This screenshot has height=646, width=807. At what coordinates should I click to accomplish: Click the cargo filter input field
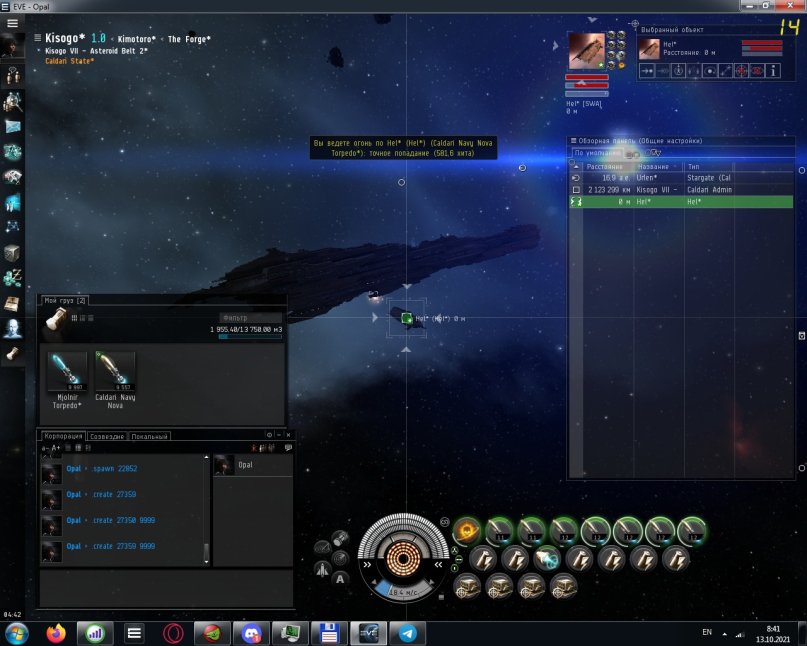249,318
